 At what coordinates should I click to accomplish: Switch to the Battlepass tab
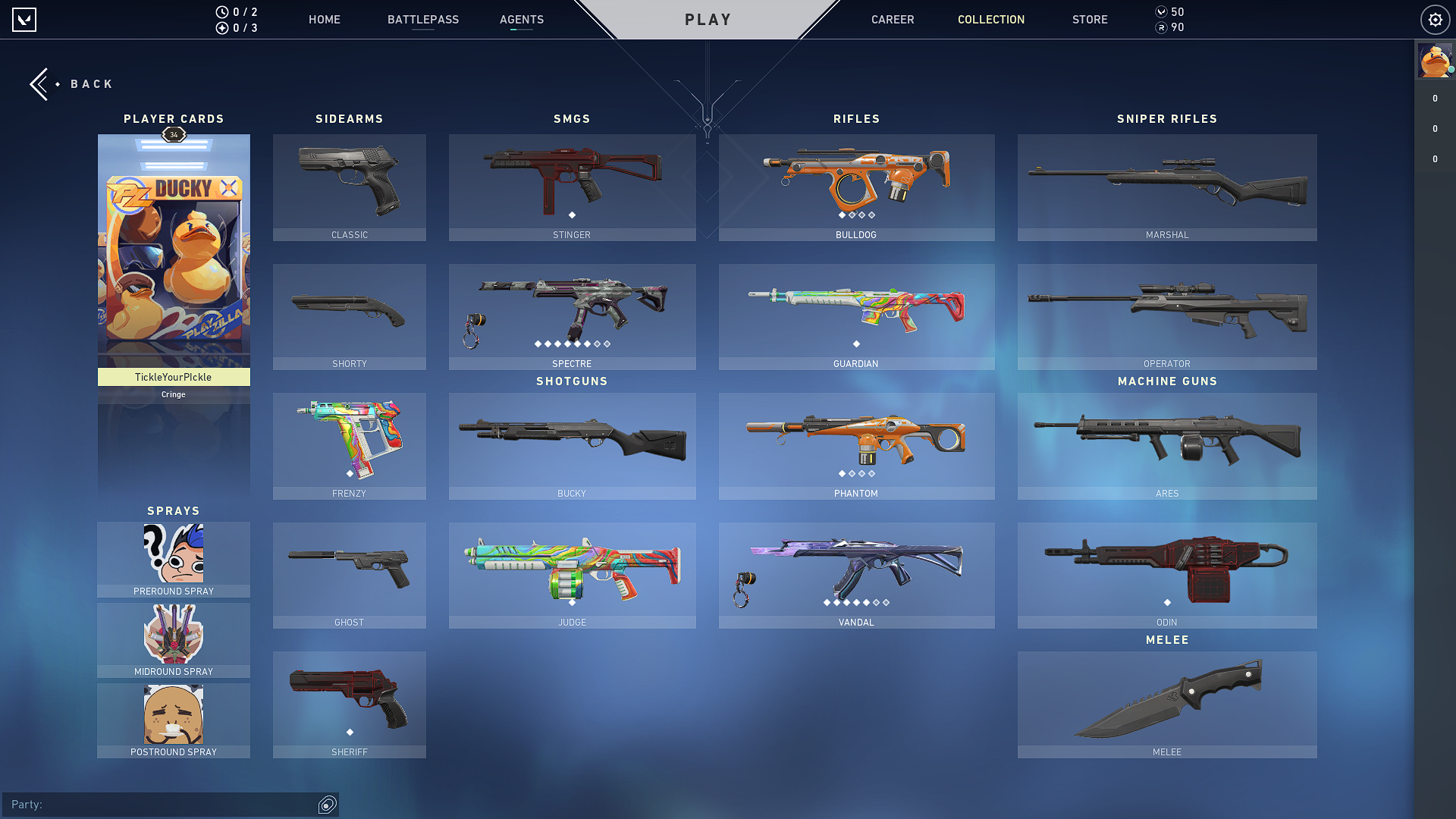click(423, 20)
